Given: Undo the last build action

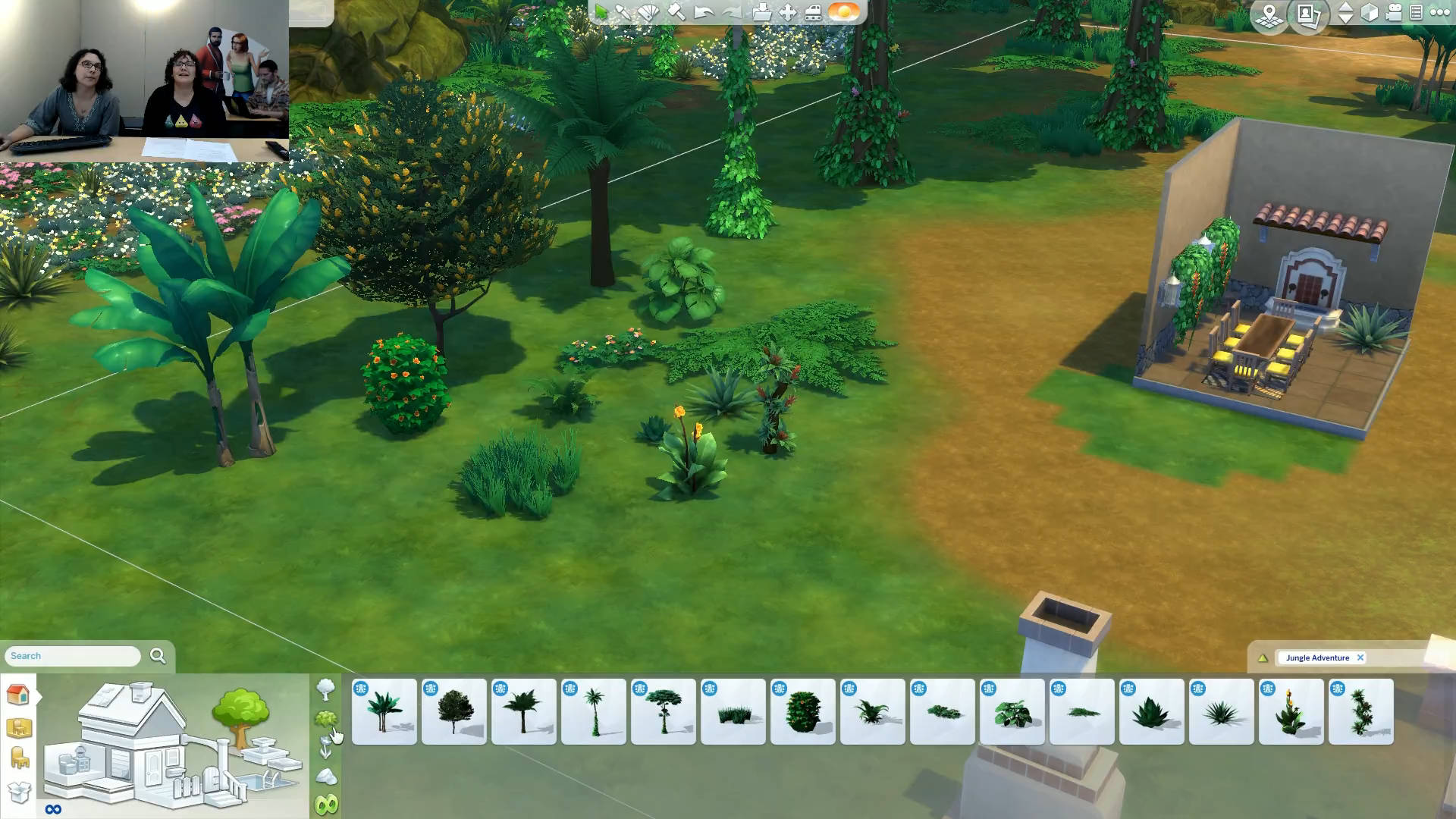Looking at the screenshot, I should pyautogui.click(x=704, y=12).
